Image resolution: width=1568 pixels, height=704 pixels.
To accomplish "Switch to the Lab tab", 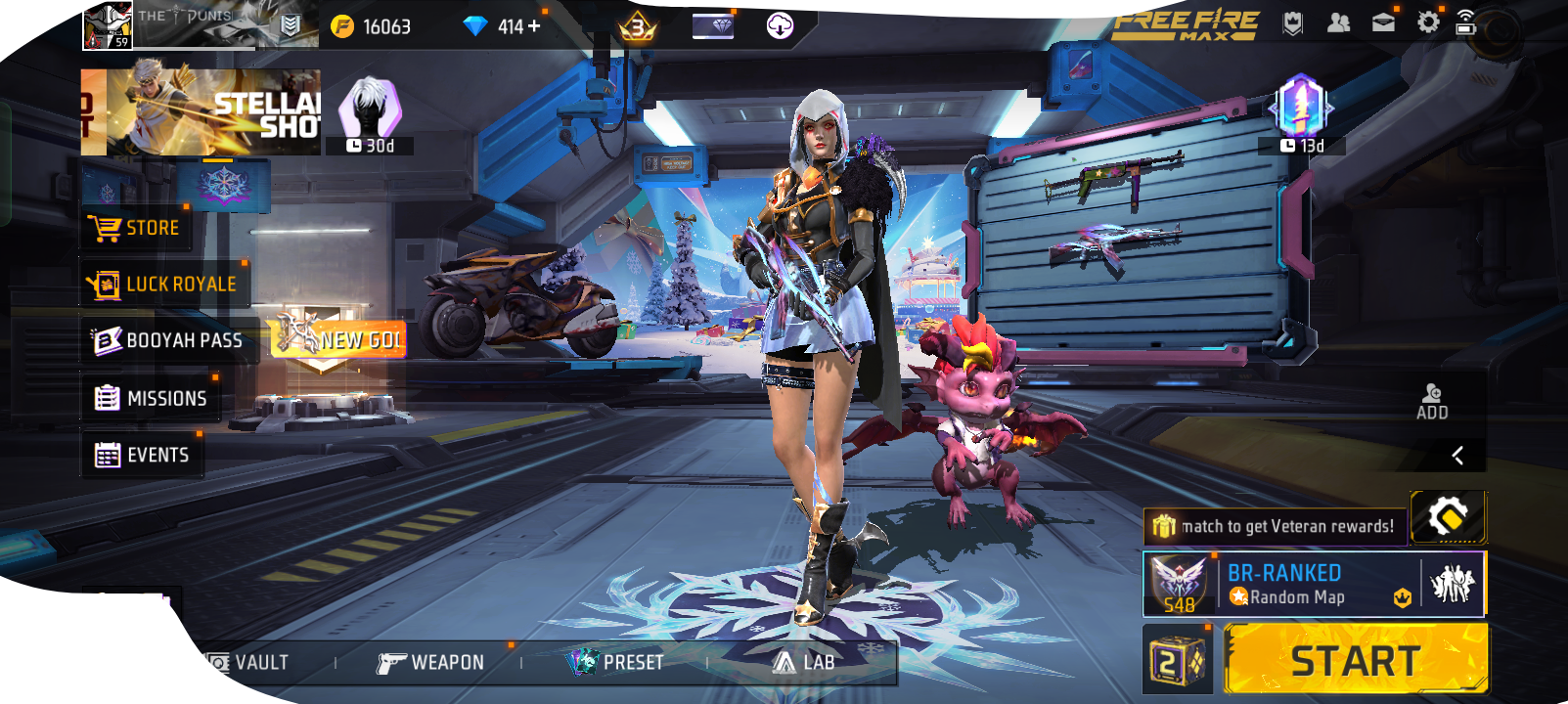I will pos(804,662).
